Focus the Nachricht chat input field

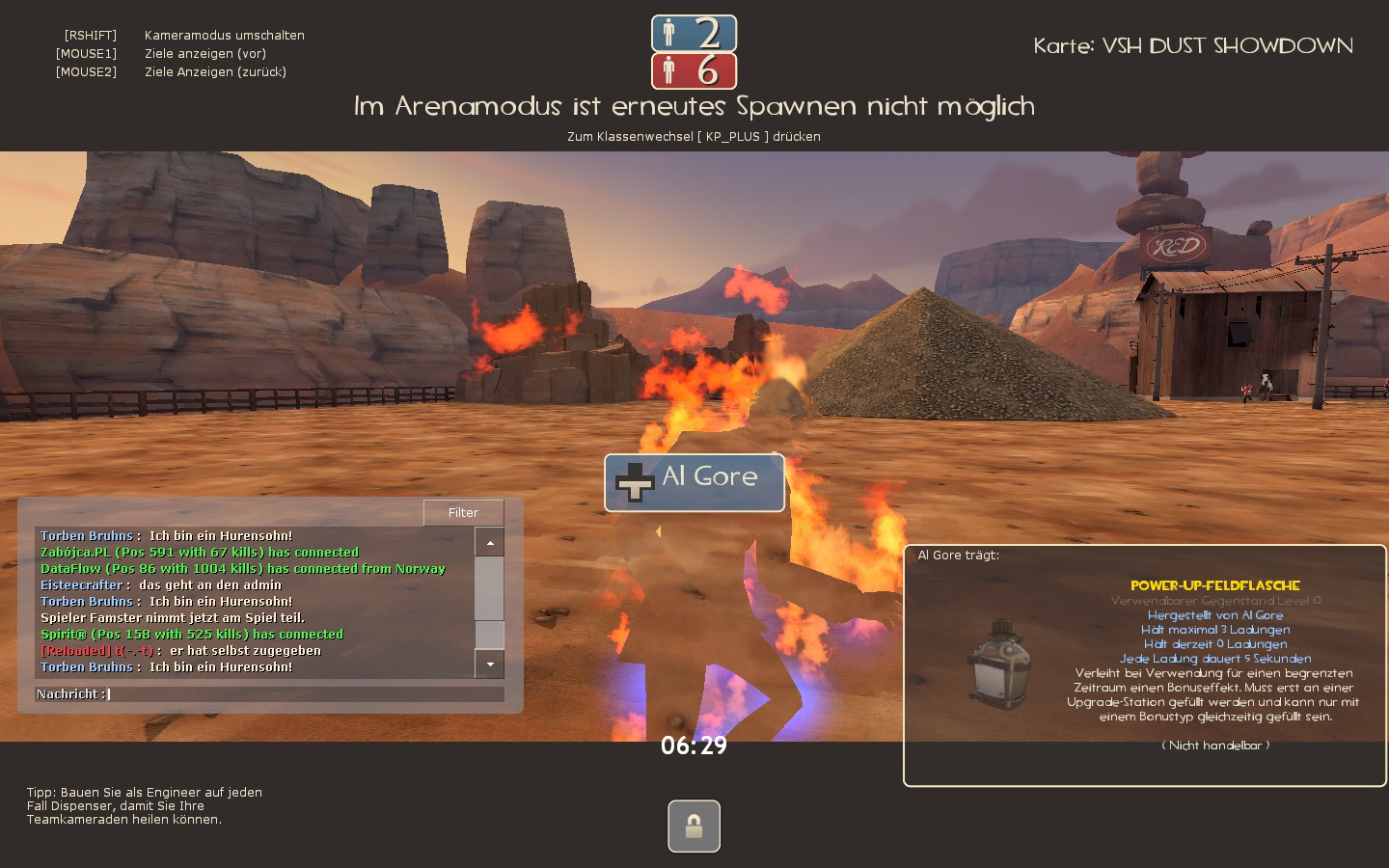(x=304, y=694)
